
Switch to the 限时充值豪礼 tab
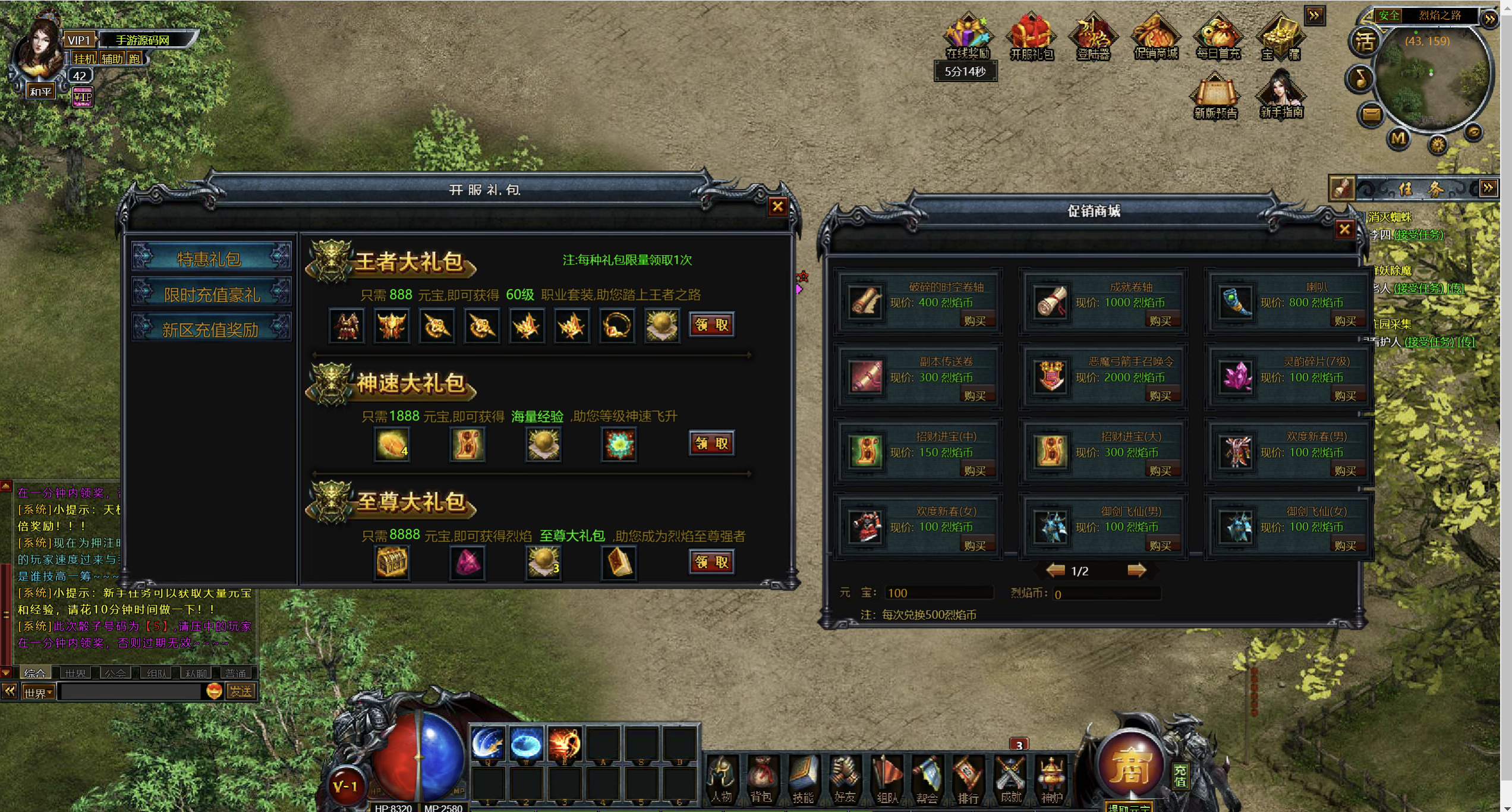(212, 294)
